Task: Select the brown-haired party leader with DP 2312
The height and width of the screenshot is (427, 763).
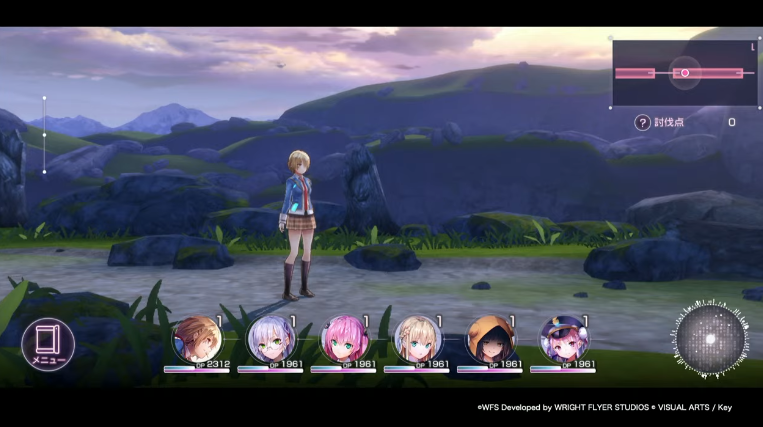Action: tap(196, 340)
